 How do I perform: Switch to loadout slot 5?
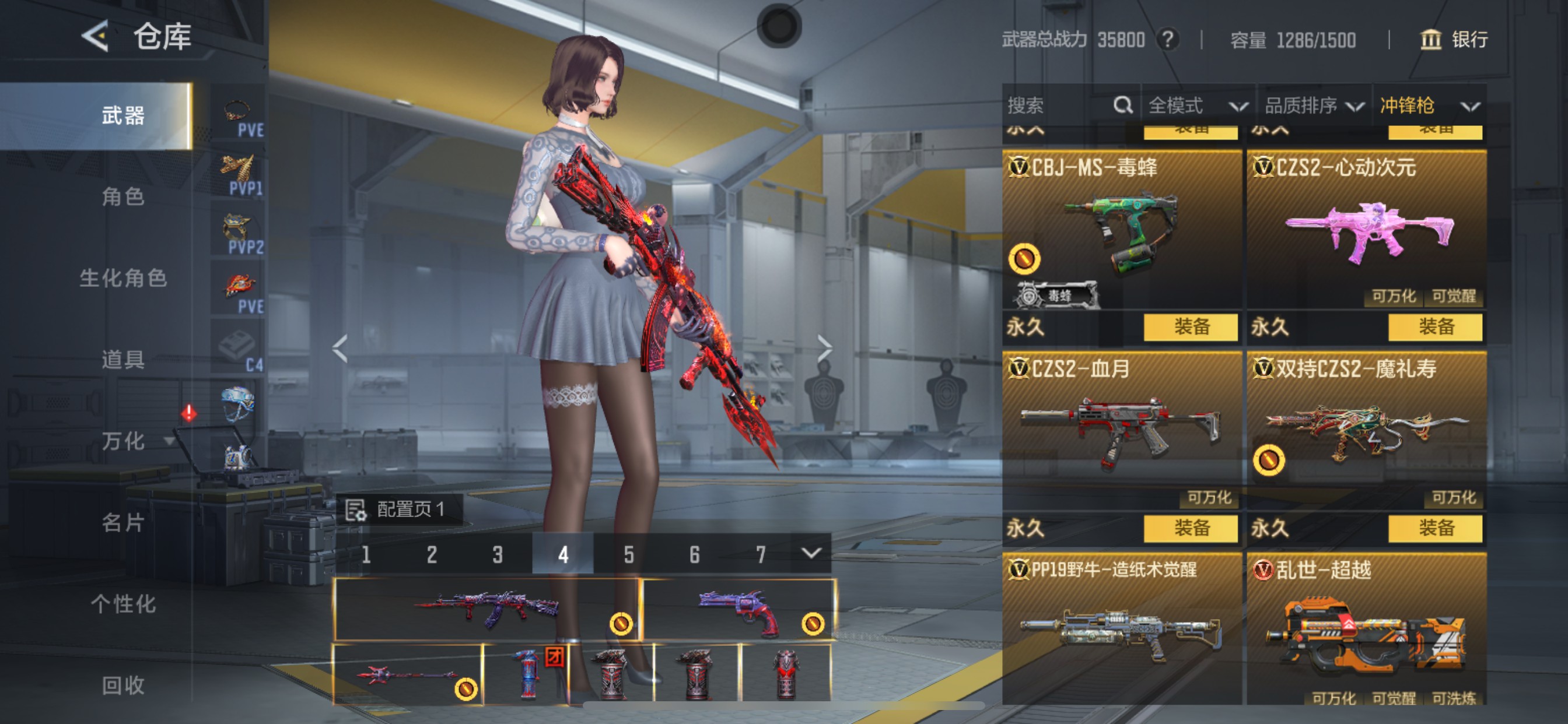tap(629, 554)
